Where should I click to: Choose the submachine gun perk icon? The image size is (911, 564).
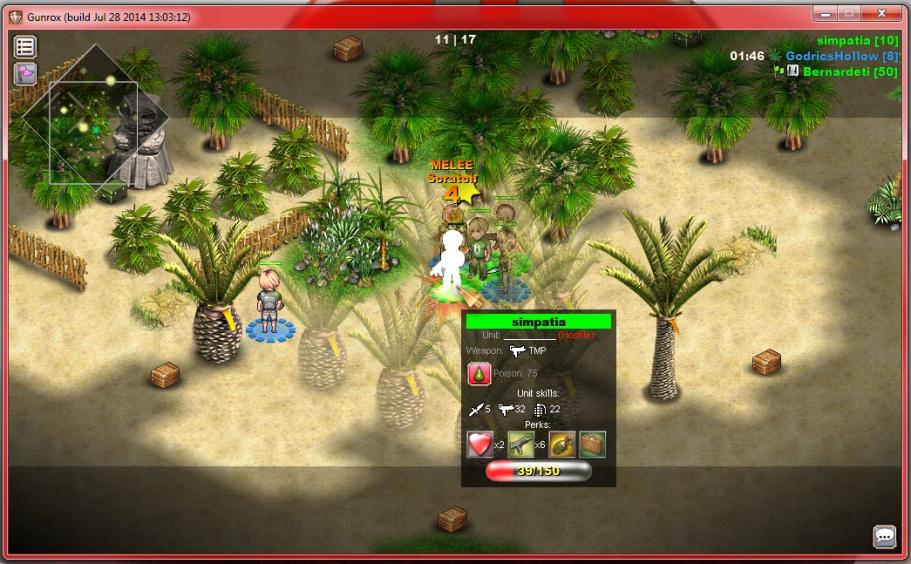(520, 444)
